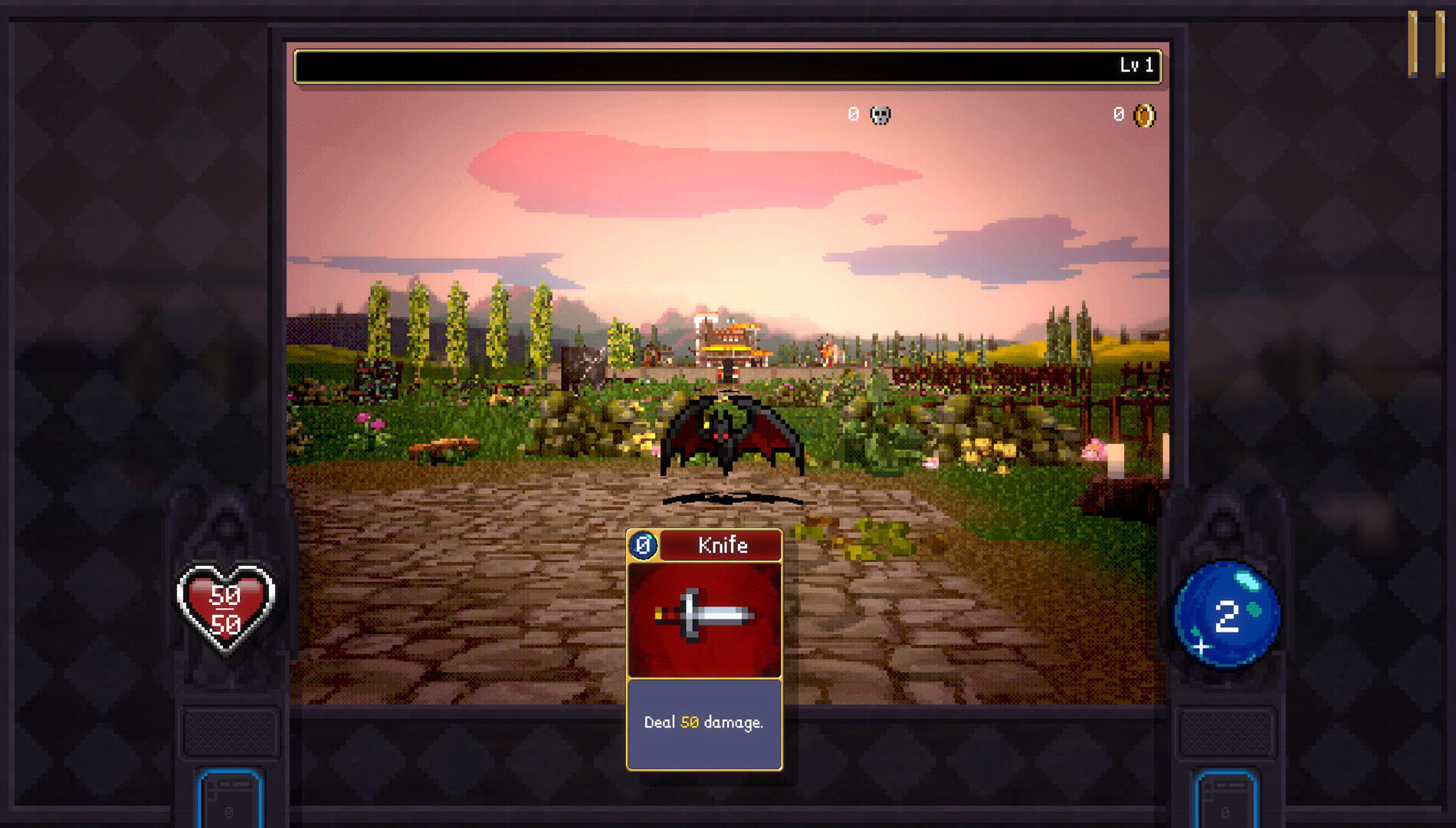
Task: Click the blue mana orb showing 2
Action: 1225,613
